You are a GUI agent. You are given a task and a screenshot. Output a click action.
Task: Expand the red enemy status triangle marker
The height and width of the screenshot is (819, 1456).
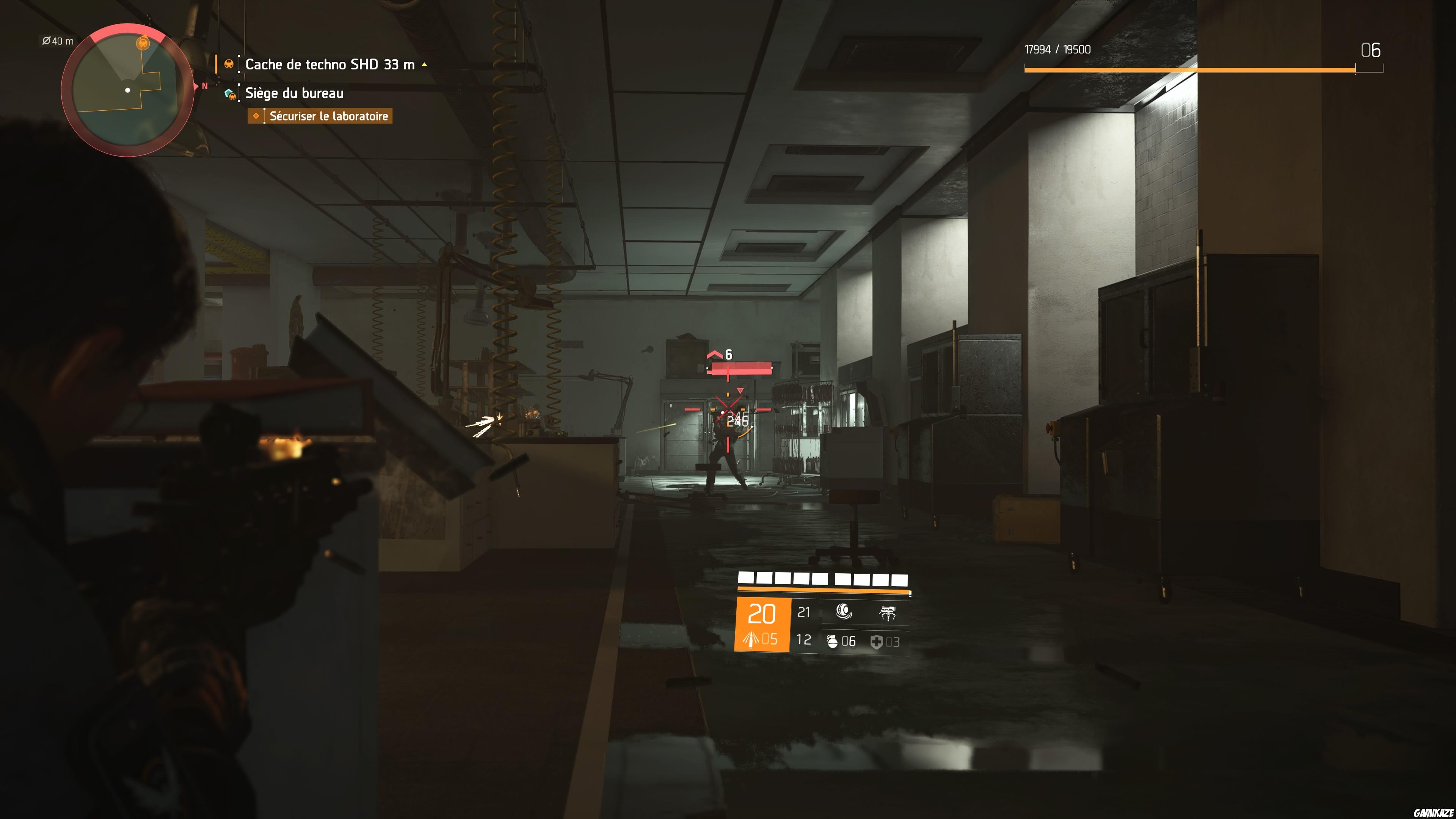pyautogui.click(x=741, y=391)
